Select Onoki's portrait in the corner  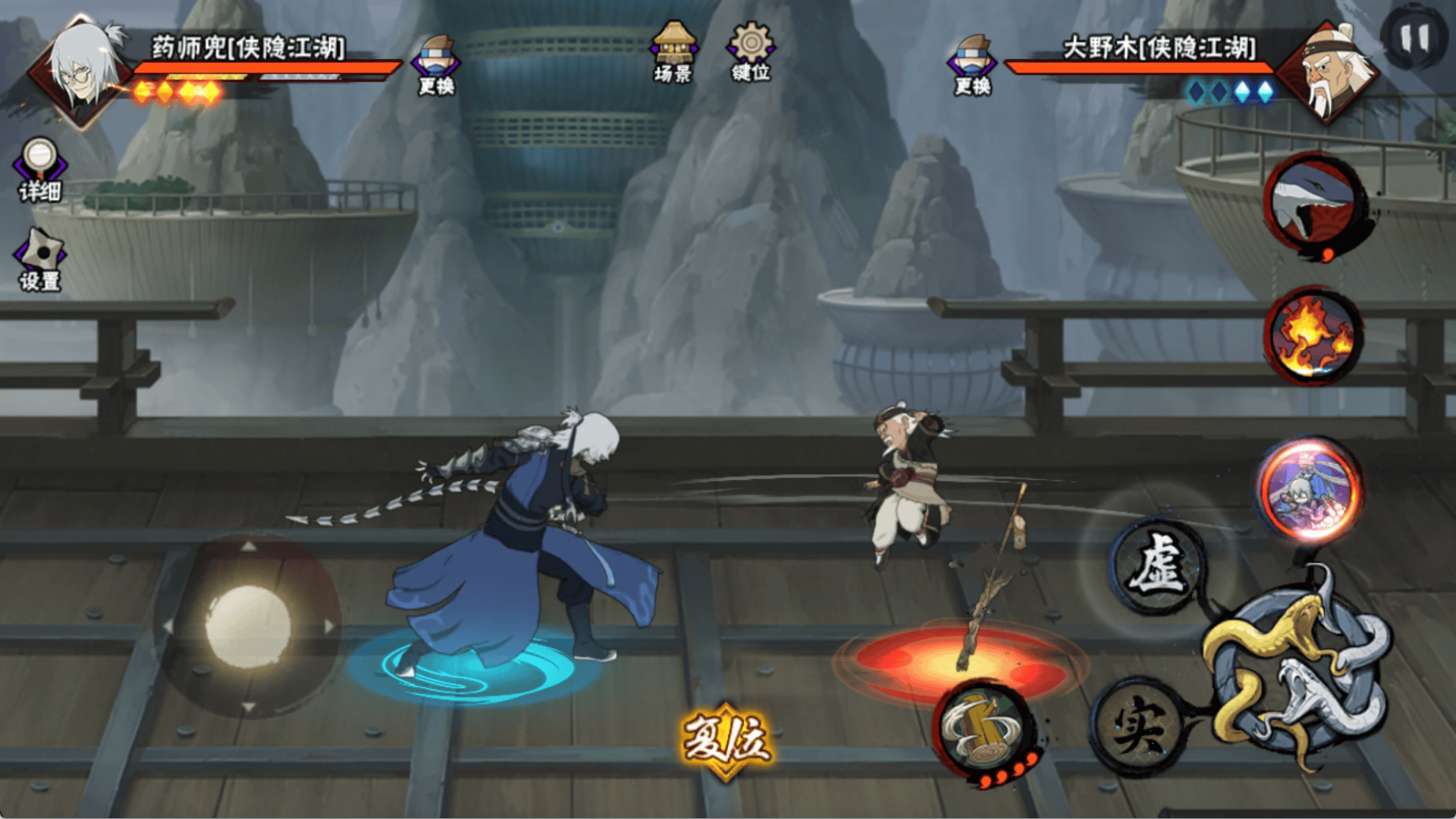coord(1332,71)
